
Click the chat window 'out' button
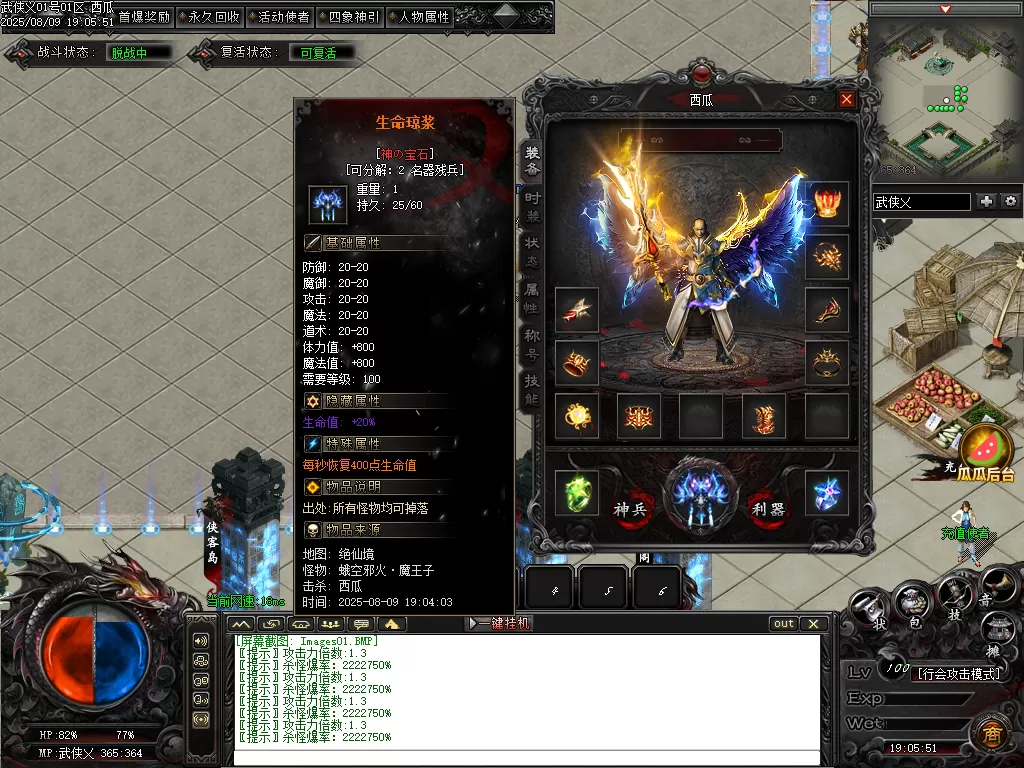(x=784, y=623)
